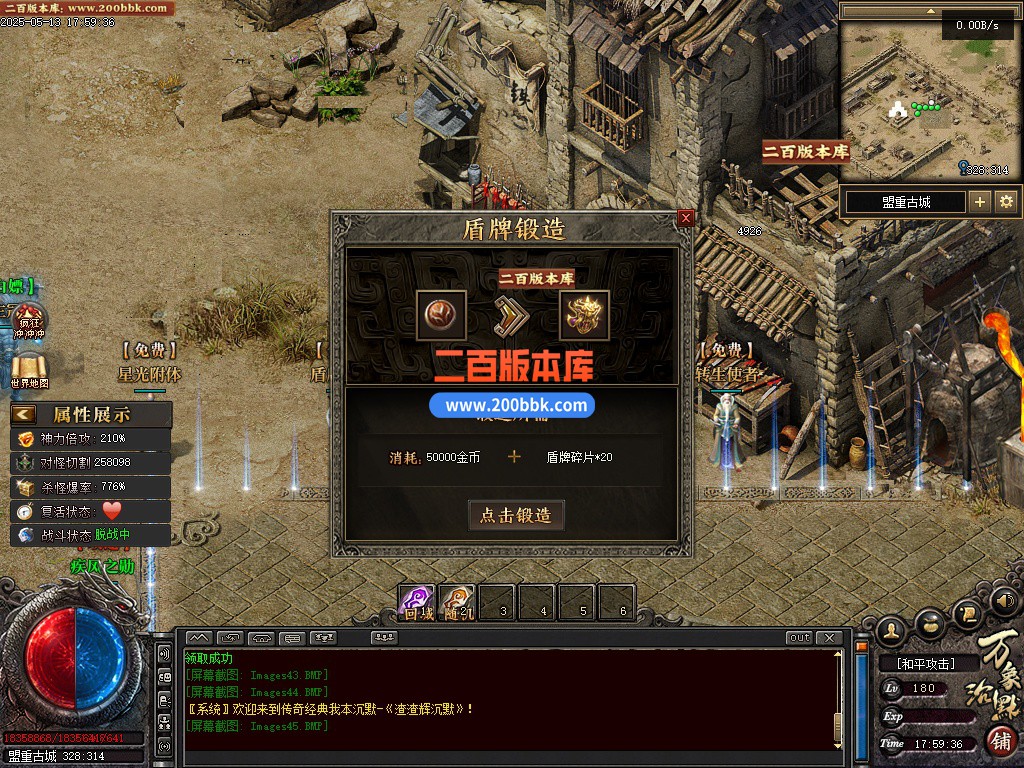Open the scroll-shaped menu button
The height and width of the screenshot is (768, 1024).
[x=967, y=612]
